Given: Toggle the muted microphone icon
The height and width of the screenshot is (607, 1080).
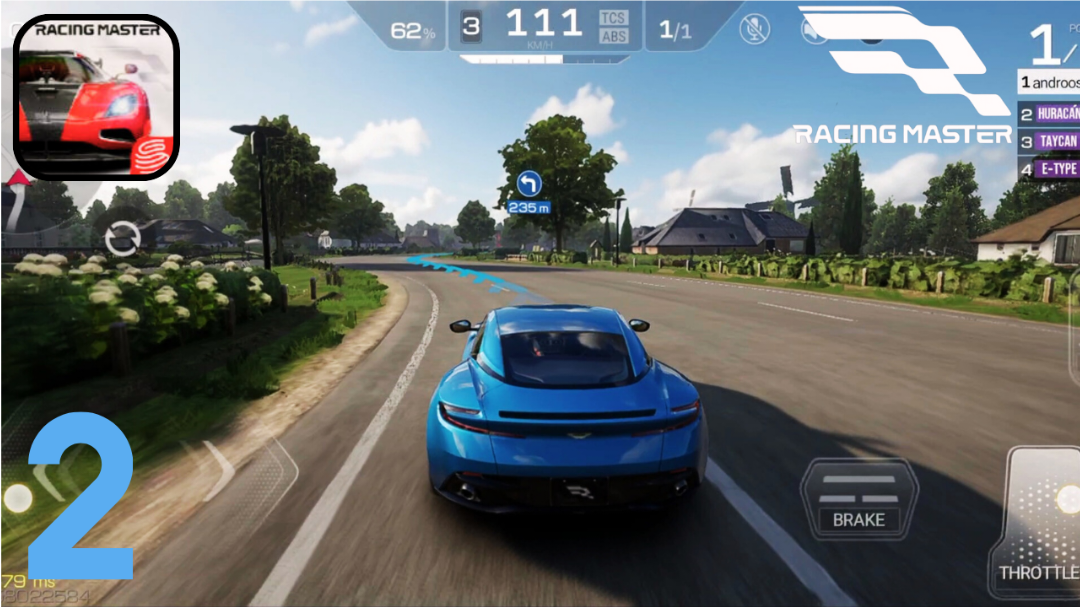Looking at the screenshot, I should [x=754, y=29].
